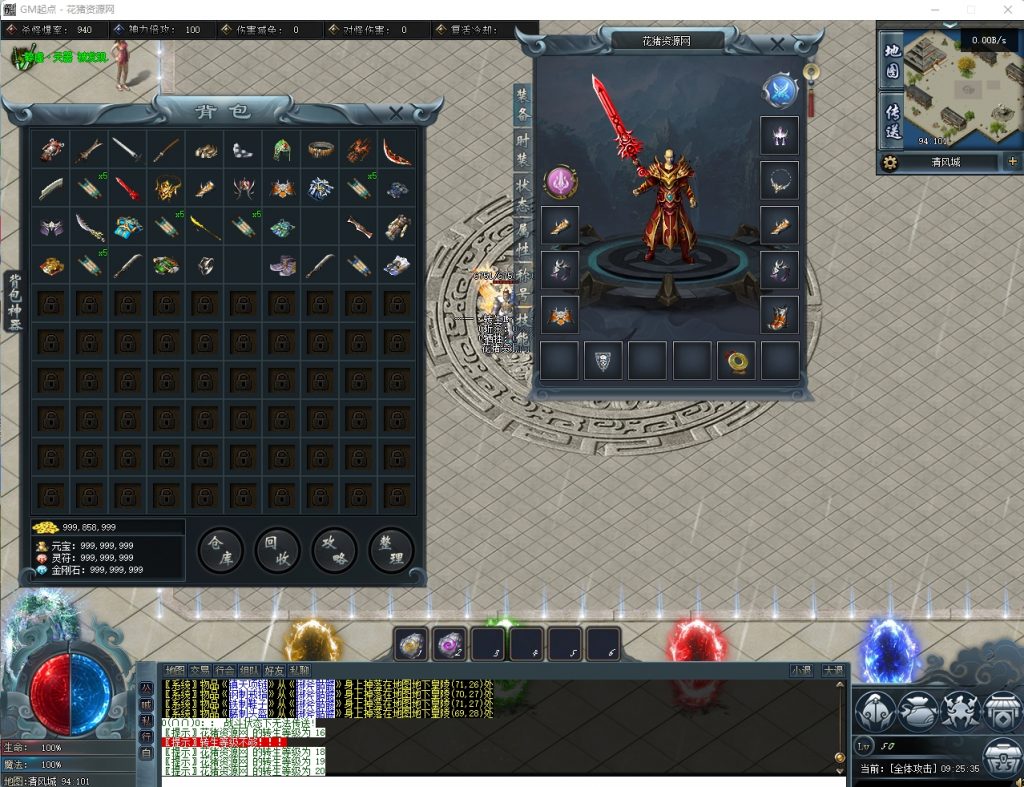Sort the backpack with 整理

click(391, 550)
